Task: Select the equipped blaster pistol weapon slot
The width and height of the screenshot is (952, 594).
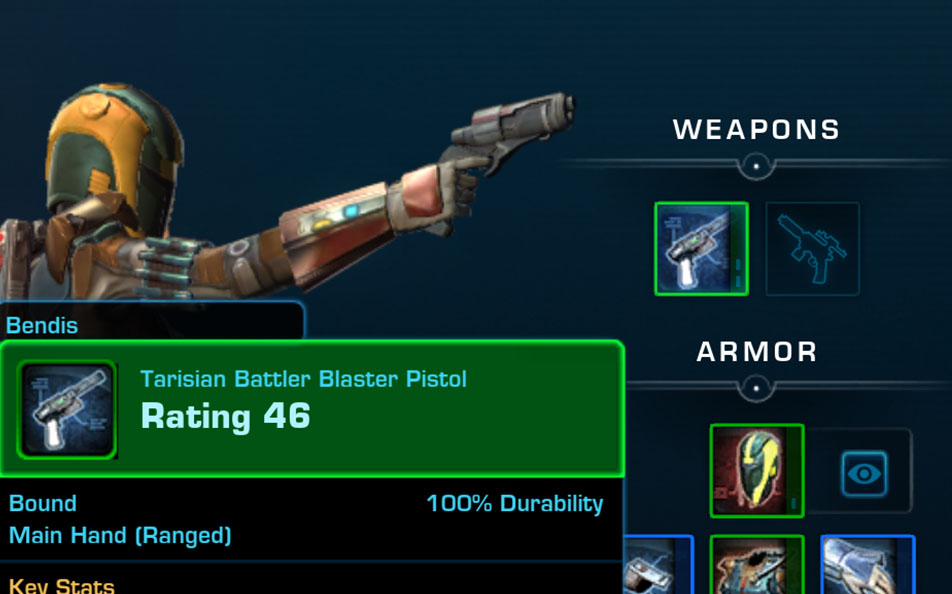Action: 701,249
